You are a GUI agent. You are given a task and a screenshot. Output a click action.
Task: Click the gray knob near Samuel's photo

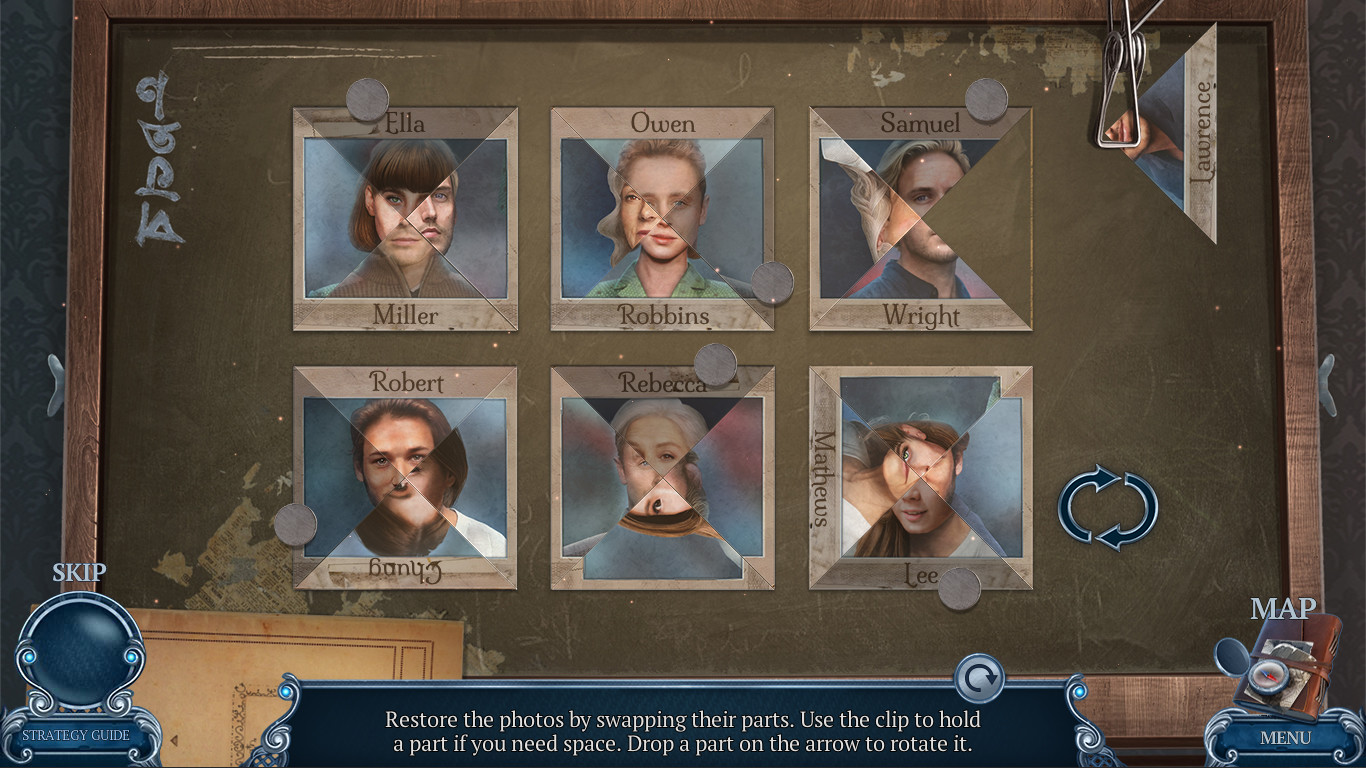pyautogui.click(x=986, y=101)
